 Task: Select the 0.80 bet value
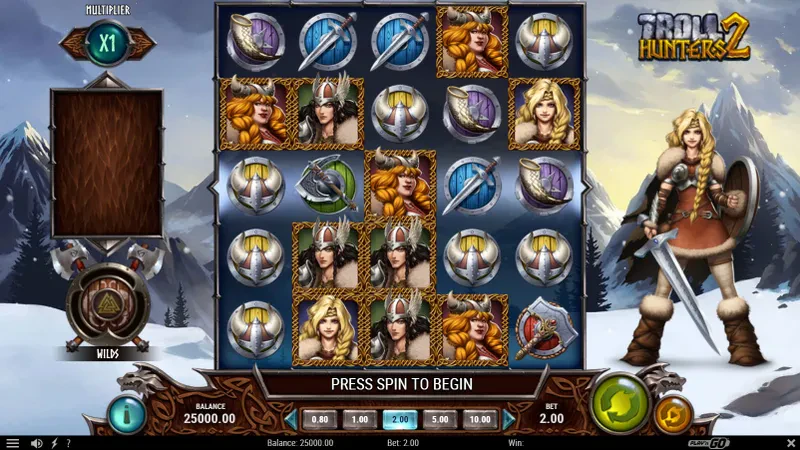(320, 419)
